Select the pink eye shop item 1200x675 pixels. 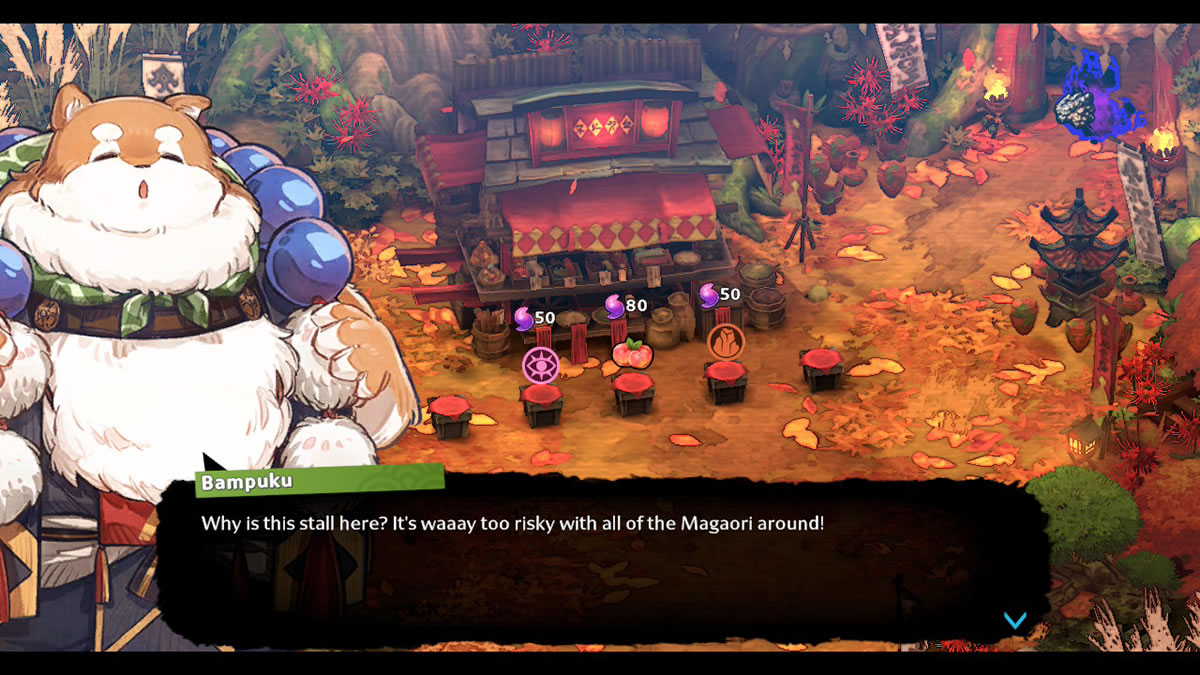pyautogui.click(x=540, y=364)
